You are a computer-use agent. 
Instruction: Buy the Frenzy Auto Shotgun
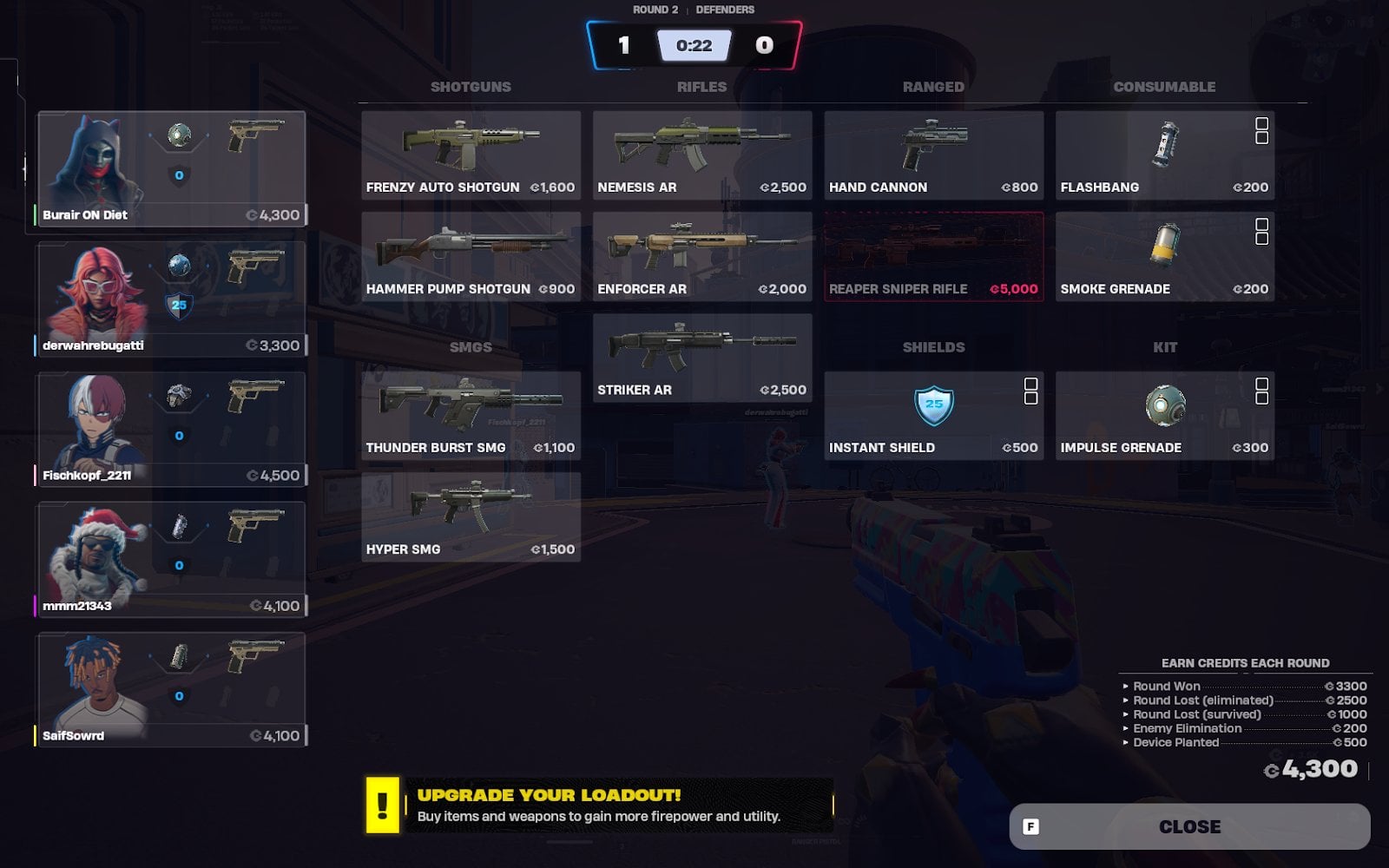tap(471, 155)
